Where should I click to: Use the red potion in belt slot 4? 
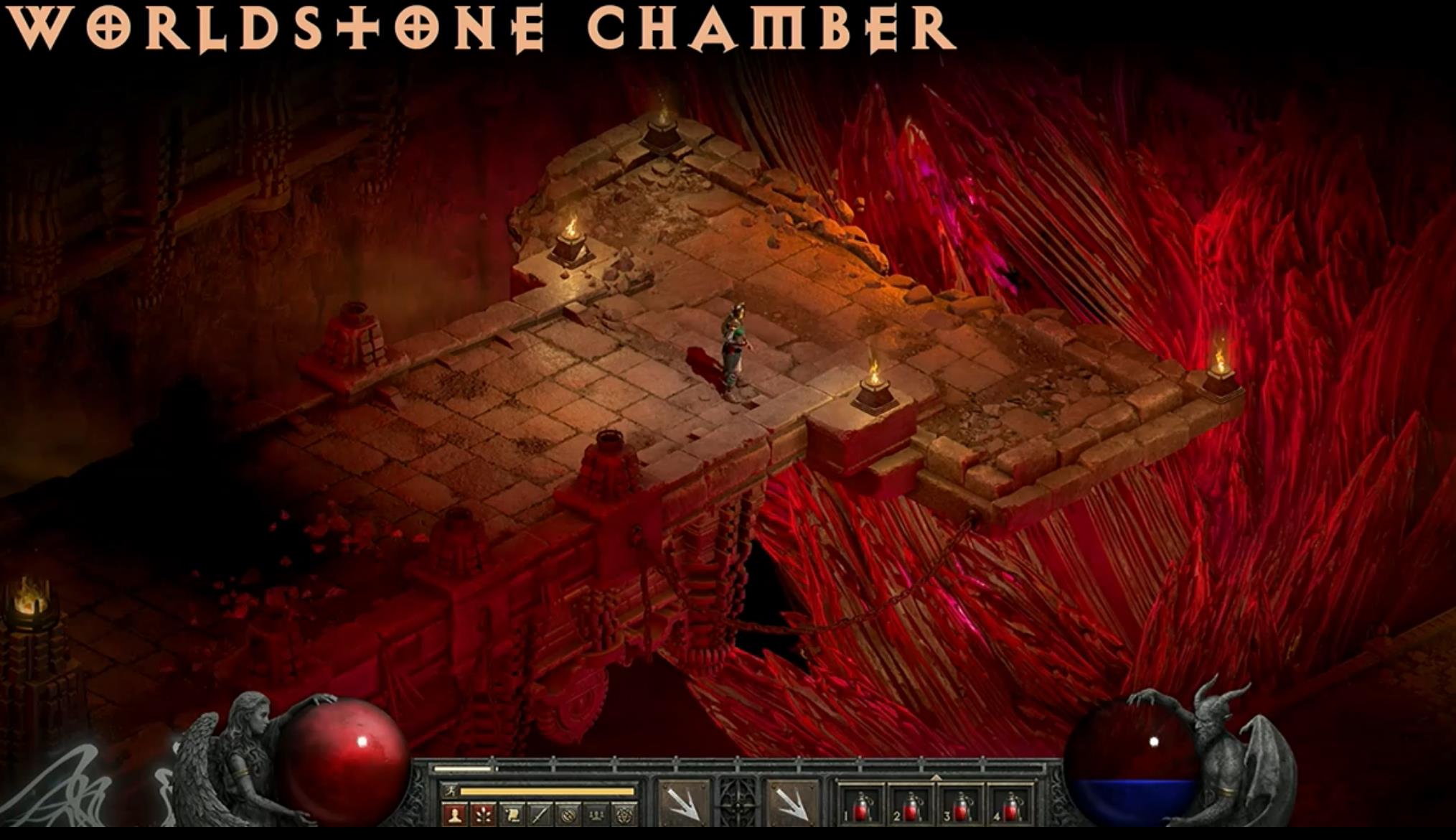pyautogui.click(x=1010, y=806)
